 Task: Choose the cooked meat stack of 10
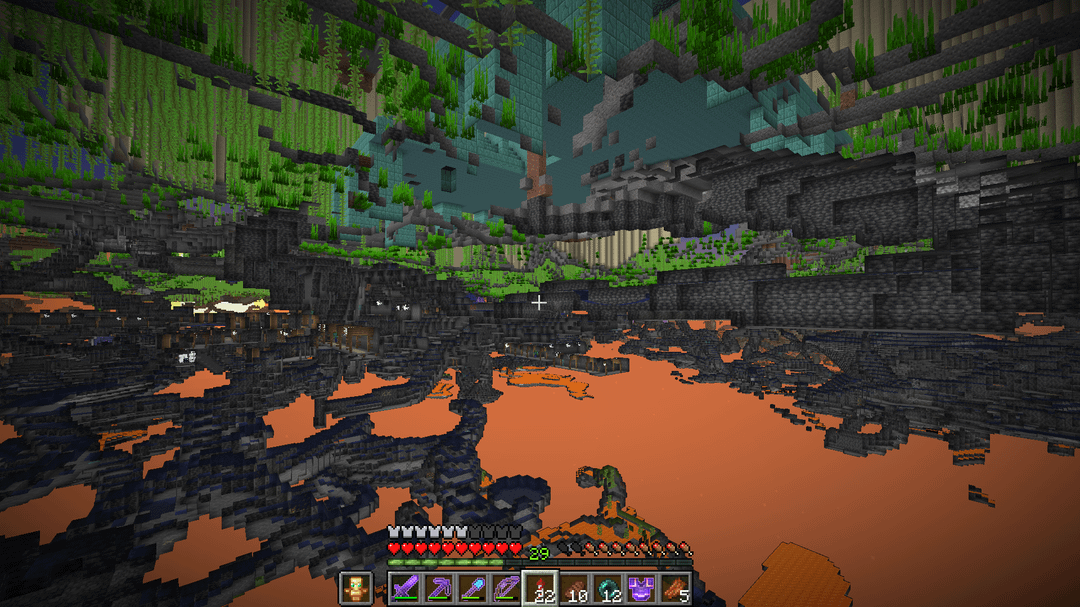pos(575,588)
